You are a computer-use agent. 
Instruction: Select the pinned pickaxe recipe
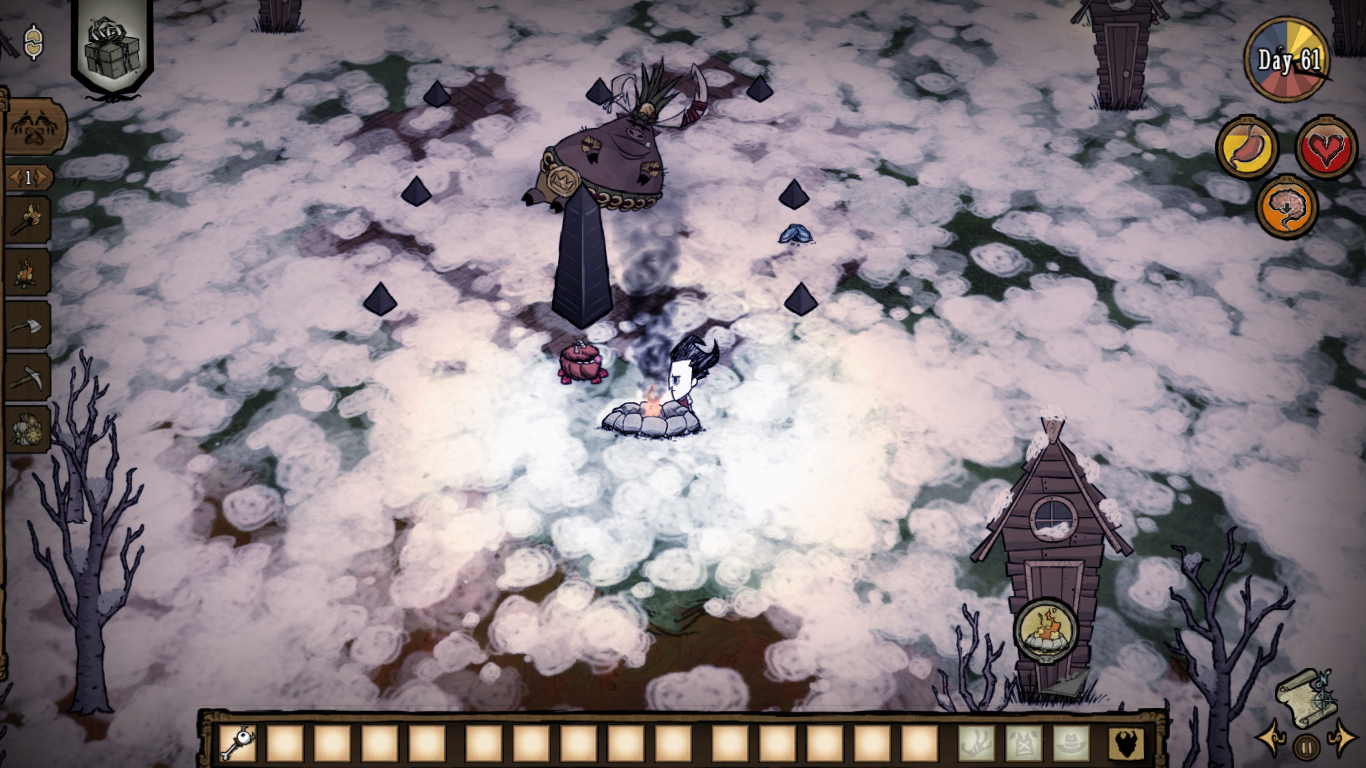pyautogui.click(x=26, y=376)
